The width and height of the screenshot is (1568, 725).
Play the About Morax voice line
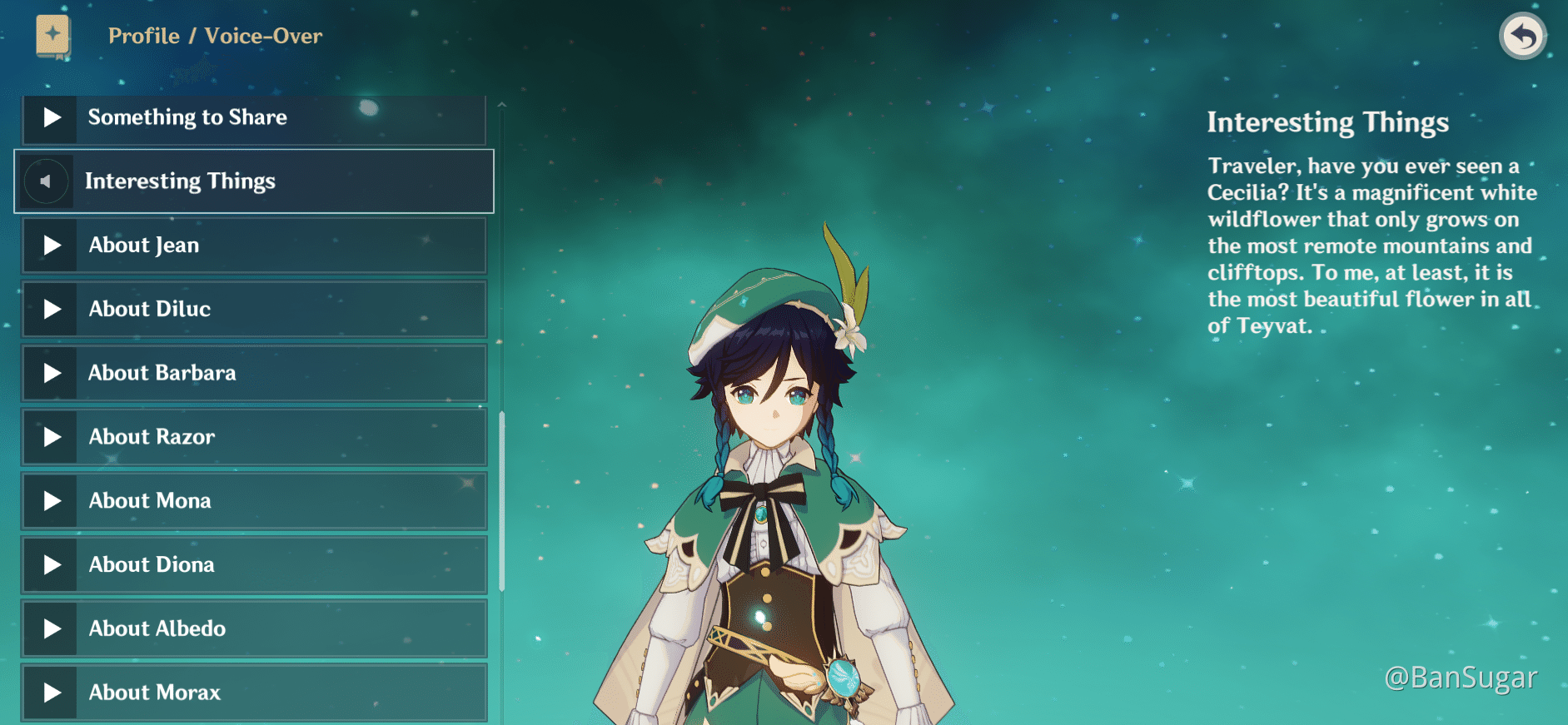pyautogui.click(x=52, y=692)
